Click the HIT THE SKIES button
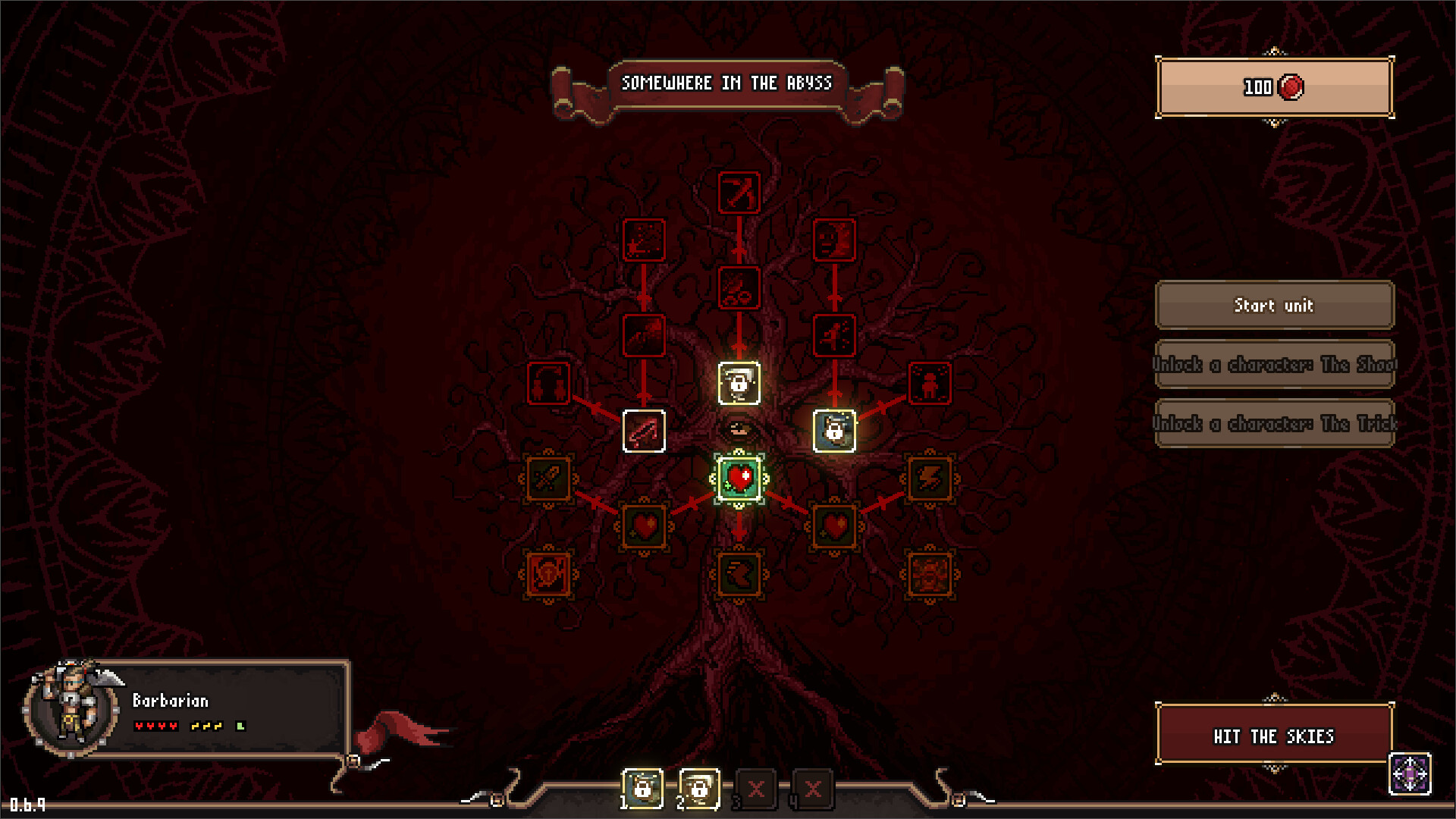 tap(1274, 736)
